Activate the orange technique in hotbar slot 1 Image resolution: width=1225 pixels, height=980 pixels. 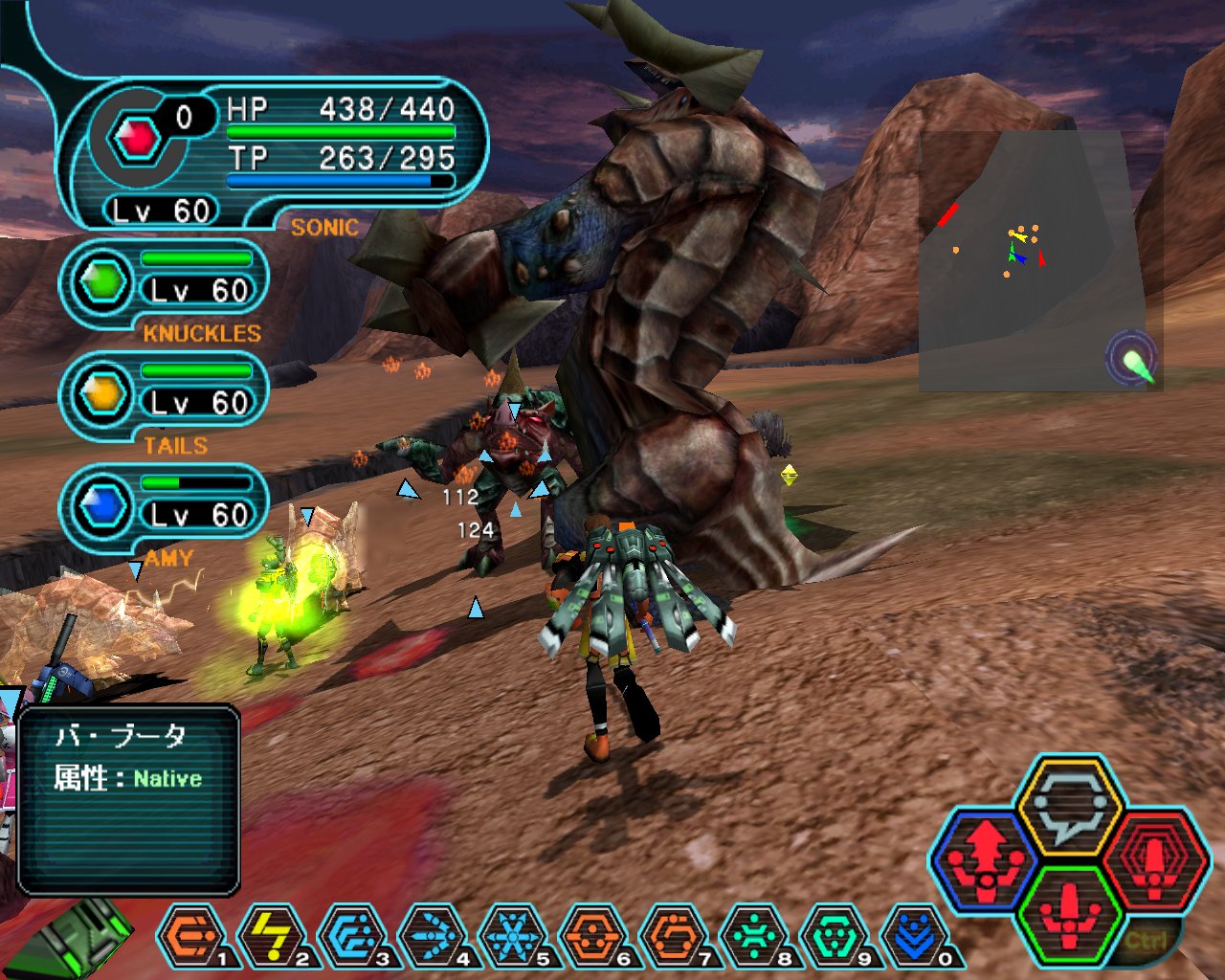(191, 936)
